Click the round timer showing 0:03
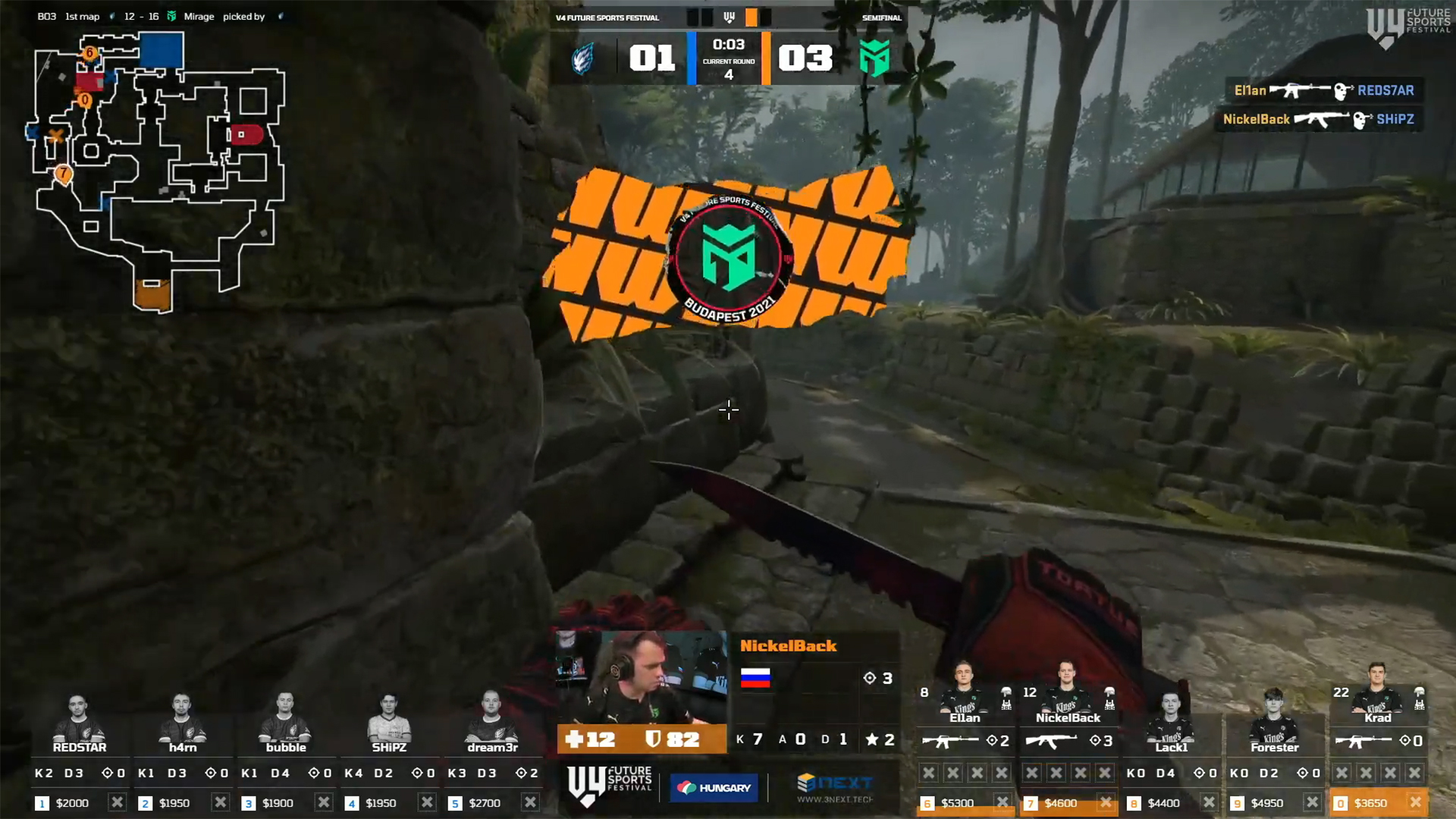This screenshot has height=819, width=1456. pos(729,44)
